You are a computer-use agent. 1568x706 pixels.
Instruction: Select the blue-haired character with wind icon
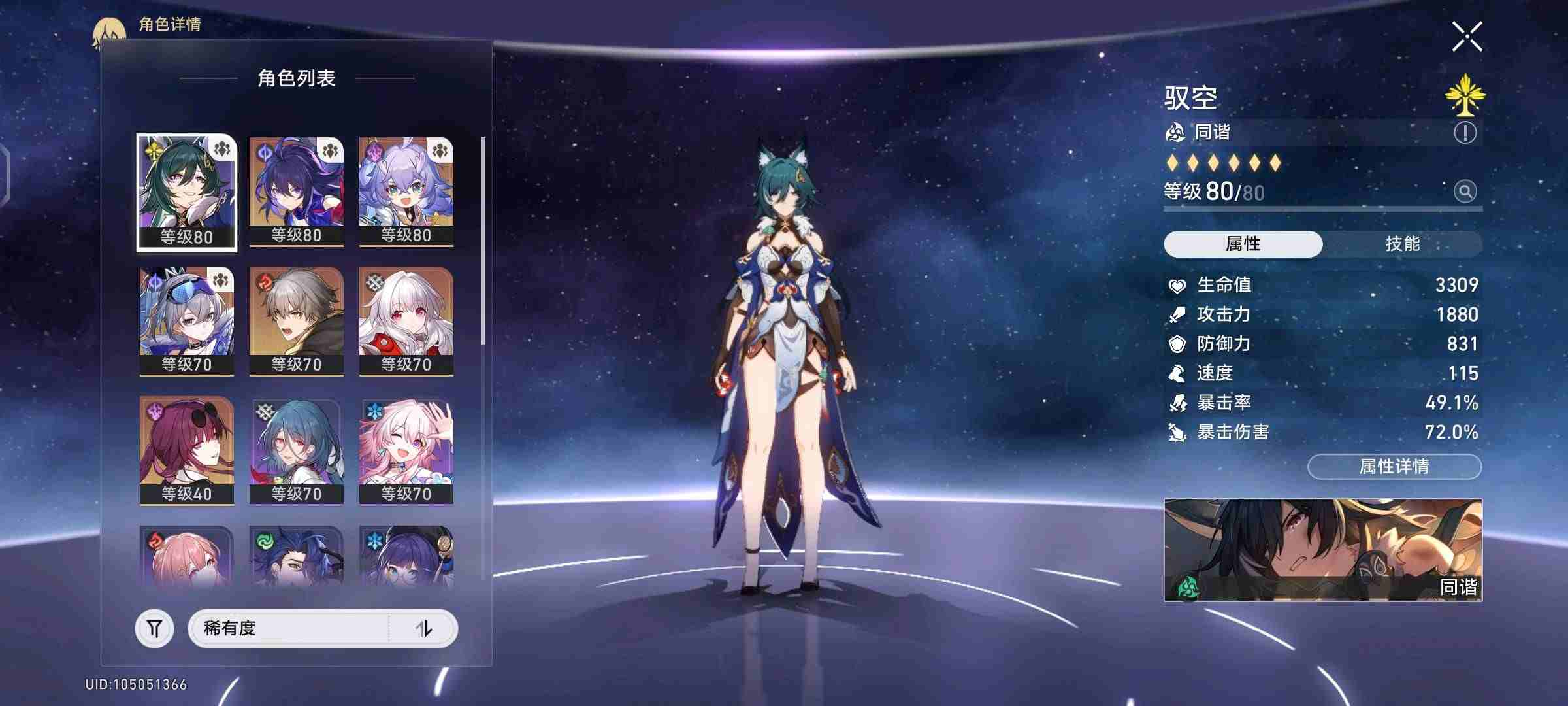click(297, 556)
